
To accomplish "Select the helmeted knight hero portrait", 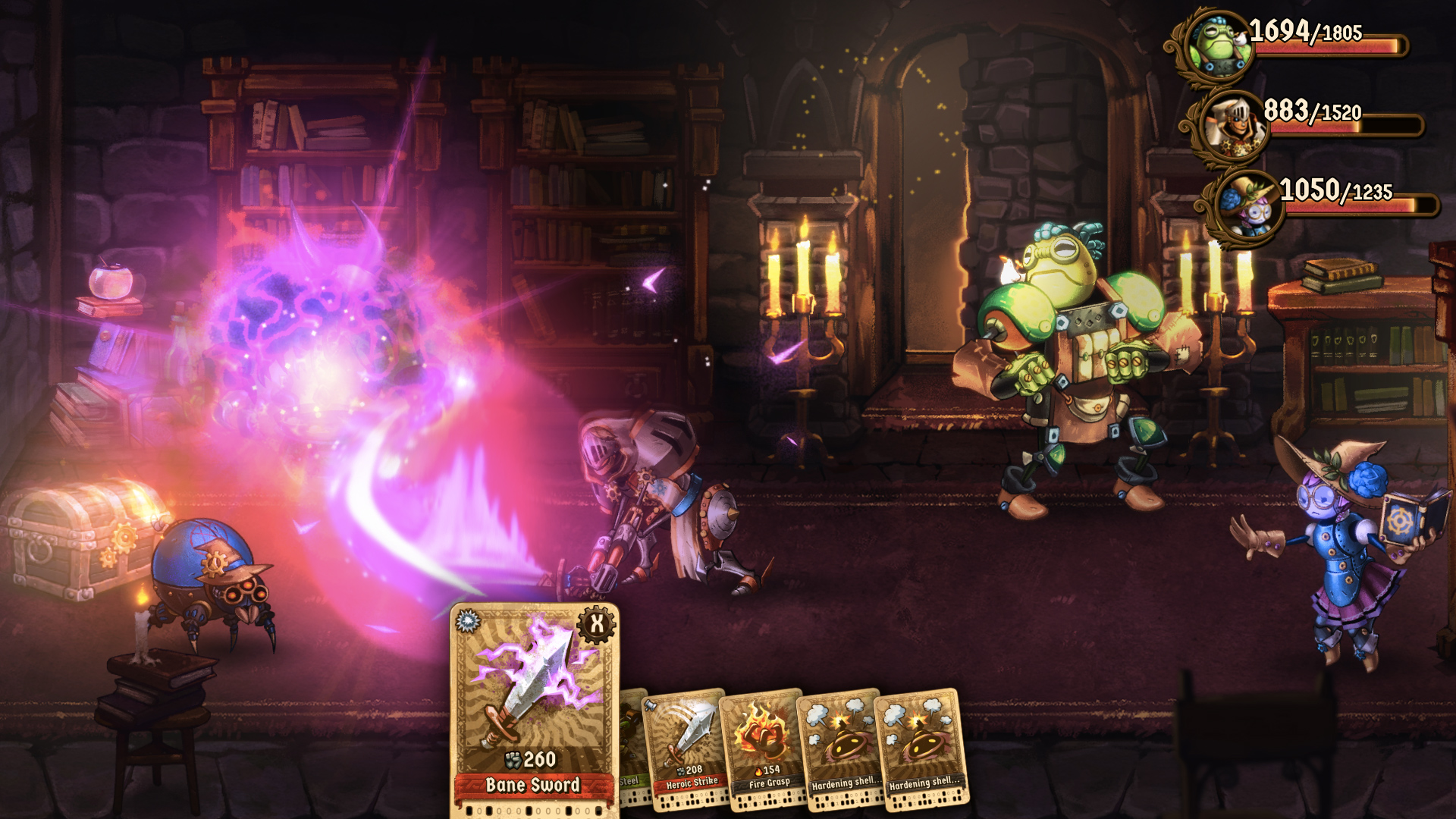I will (x=1231, y=126).
